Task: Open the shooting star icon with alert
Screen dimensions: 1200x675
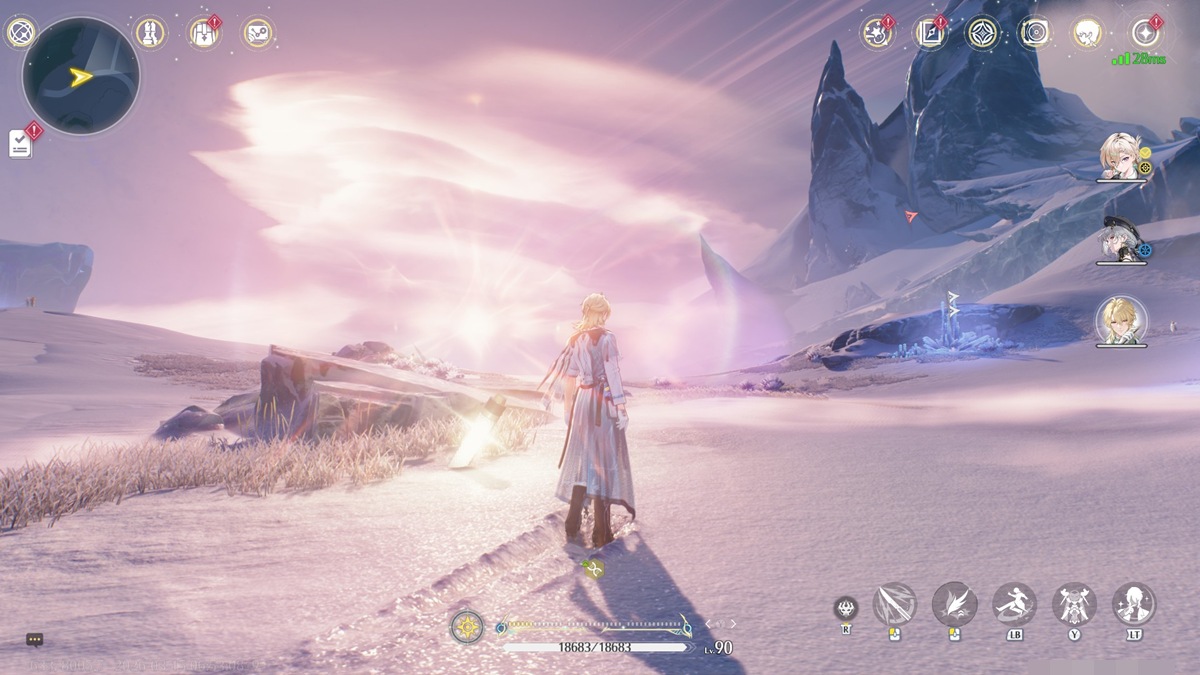Action: click(x=877, y=33)
